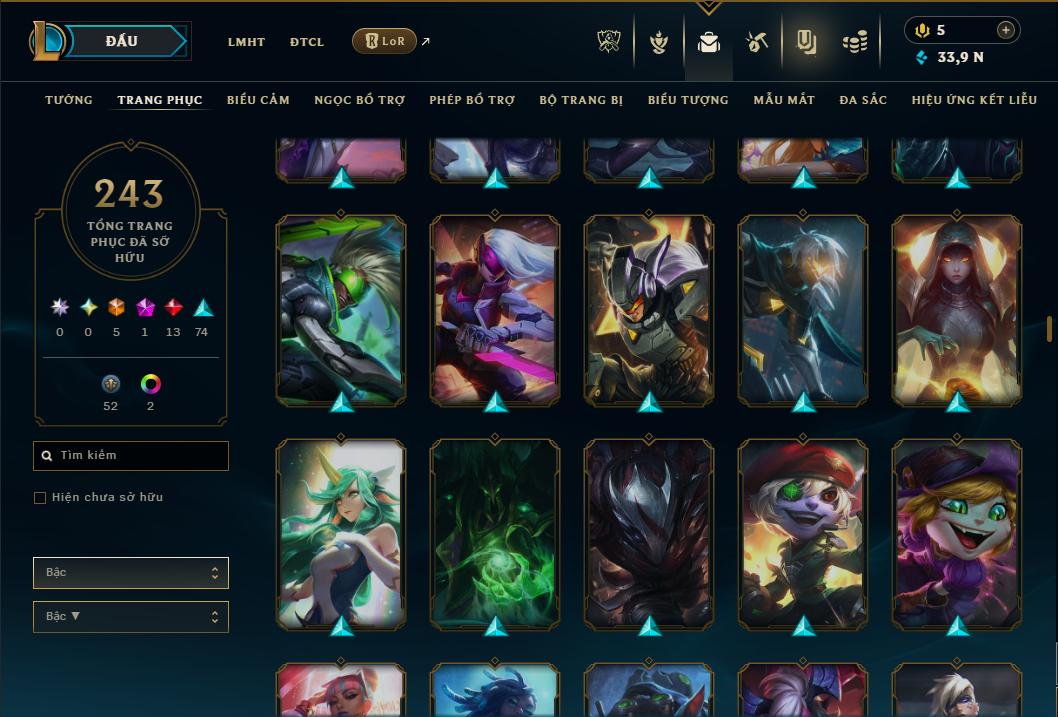
Task: Start a match with the ĐẤU button
Action: coord(121,41)
